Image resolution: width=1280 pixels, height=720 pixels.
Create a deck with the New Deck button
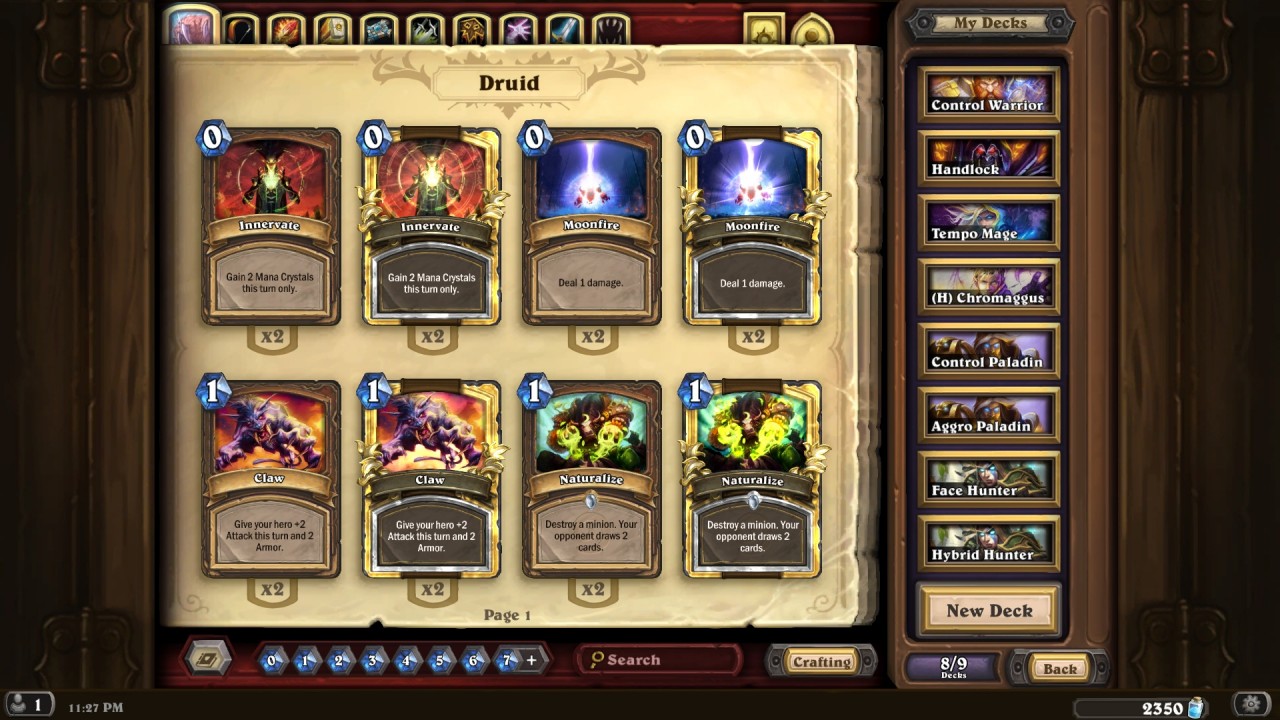[x=988, y=611]
